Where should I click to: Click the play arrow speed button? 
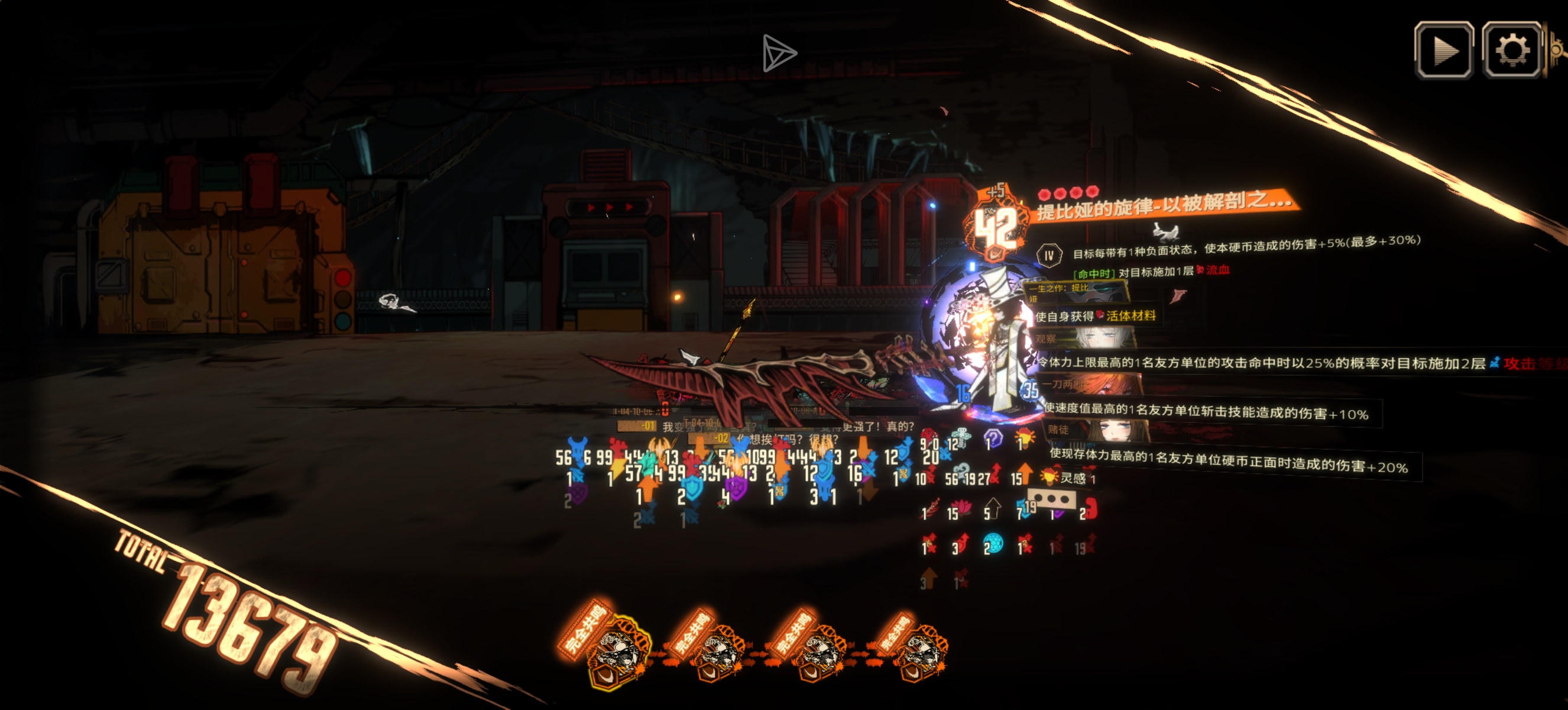point(1444,50)
